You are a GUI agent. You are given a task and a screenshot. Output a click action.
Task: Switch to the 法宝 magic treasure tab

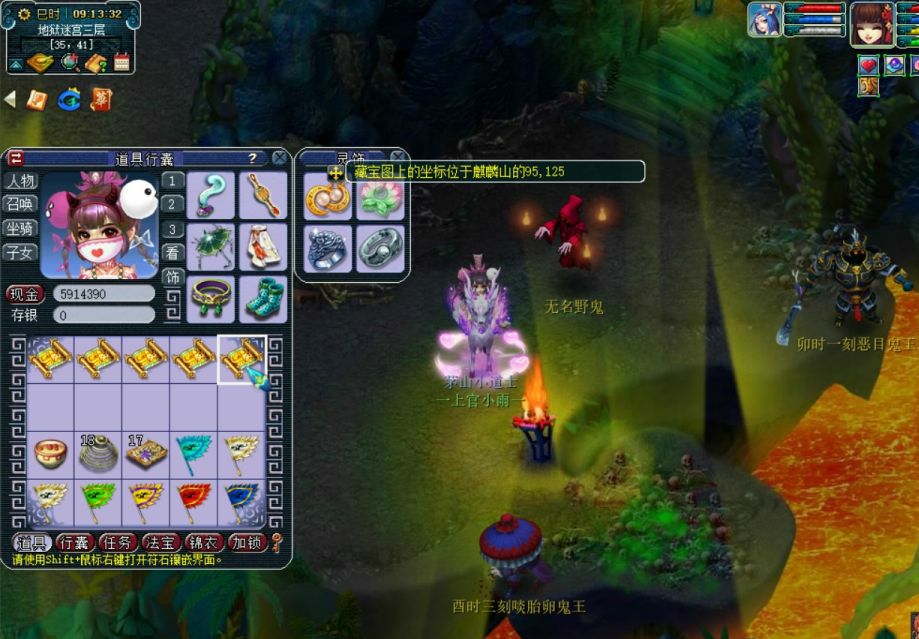pos(161,542)
